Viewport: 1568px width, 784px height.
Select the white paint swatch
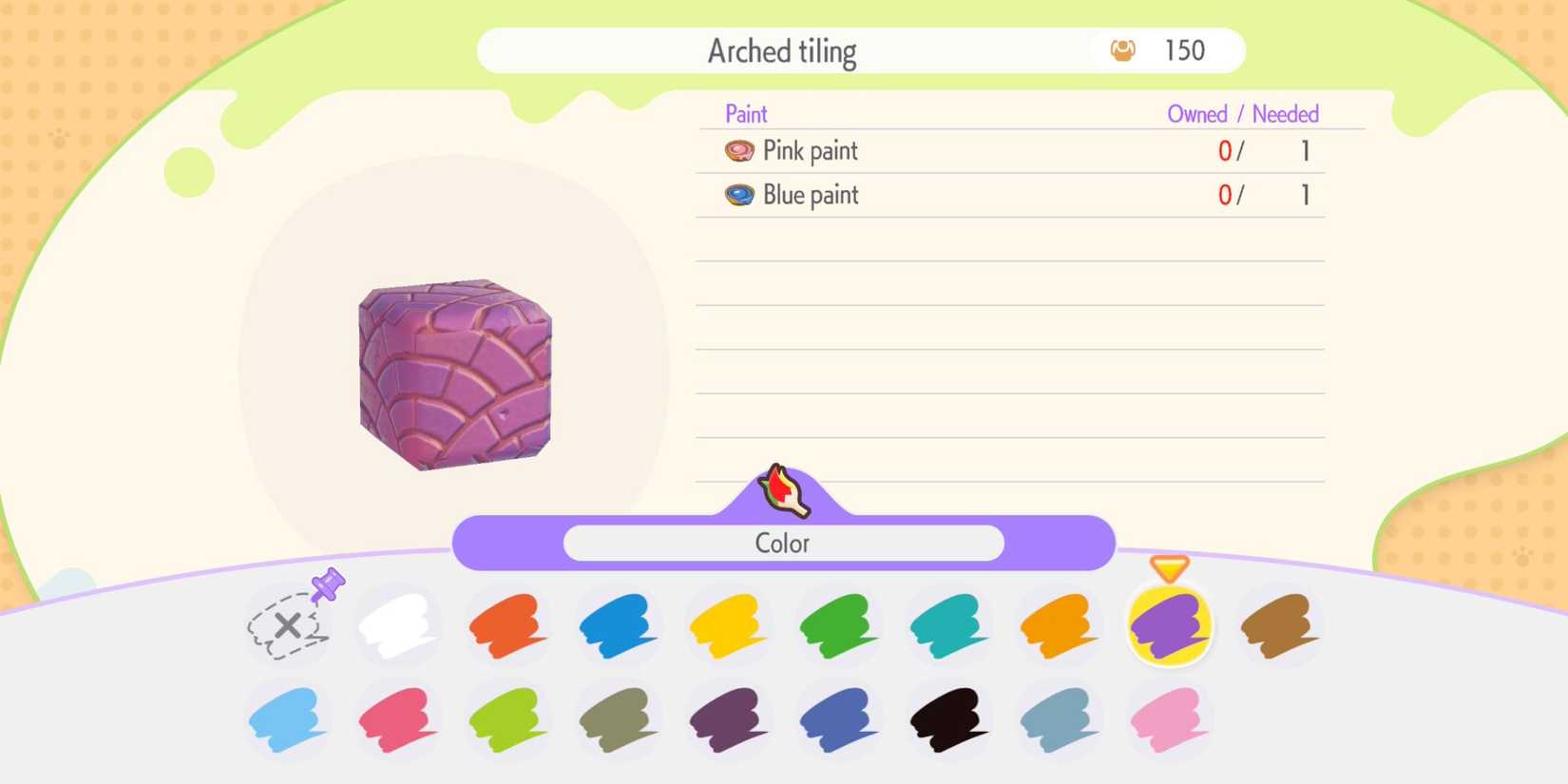click(398, 626)
